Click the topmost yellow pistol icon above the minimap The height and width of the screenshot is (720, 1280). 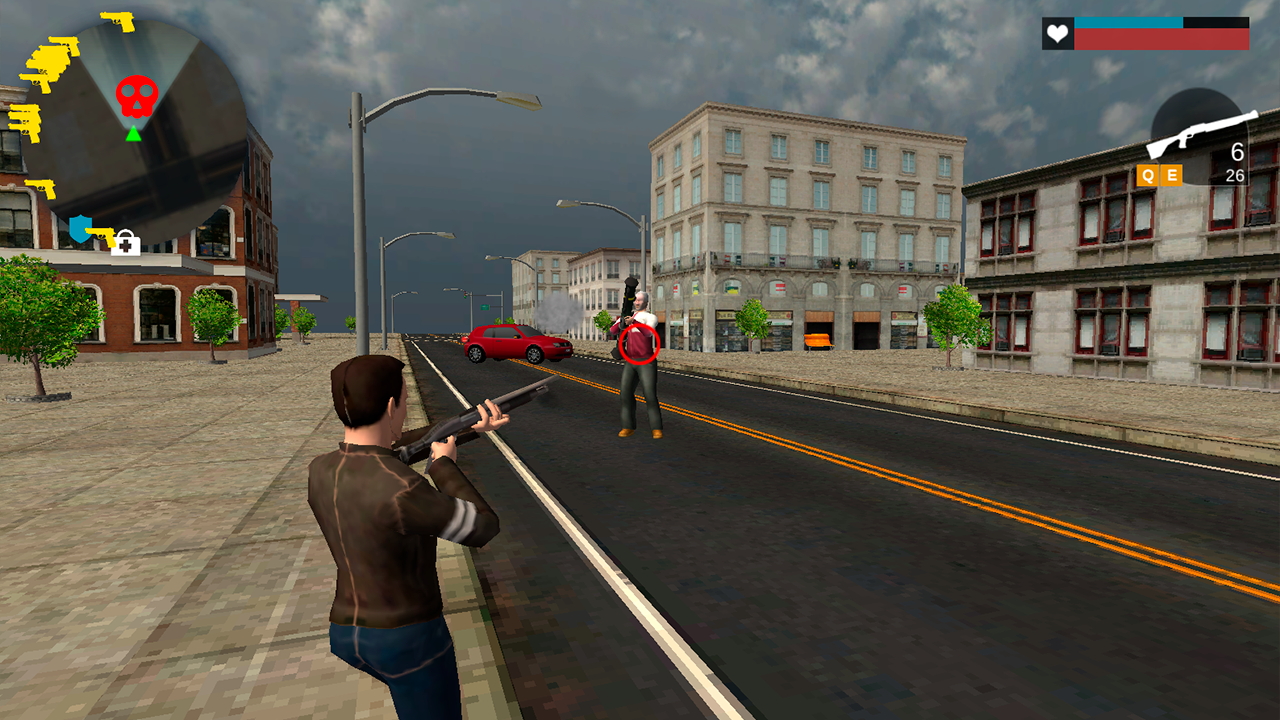click(x=119, y=20)
